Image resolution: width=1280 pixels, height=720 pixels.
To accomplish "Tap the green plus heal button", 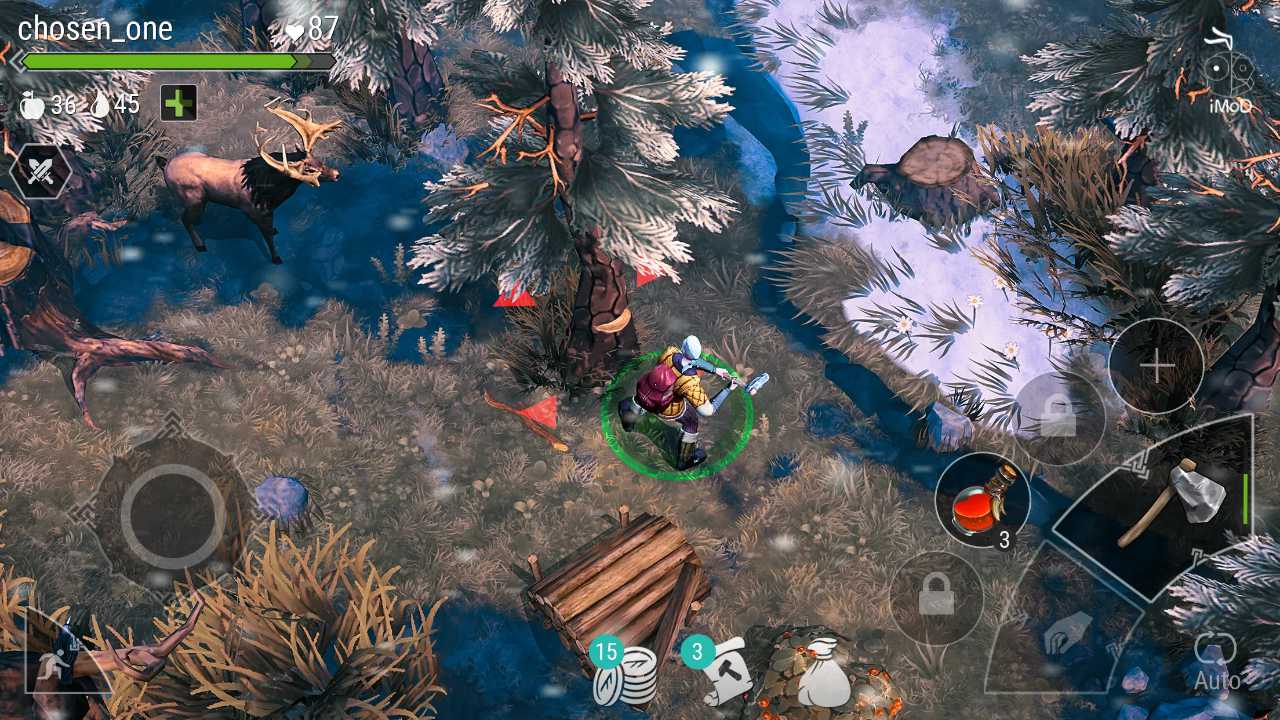I will 179,103.
